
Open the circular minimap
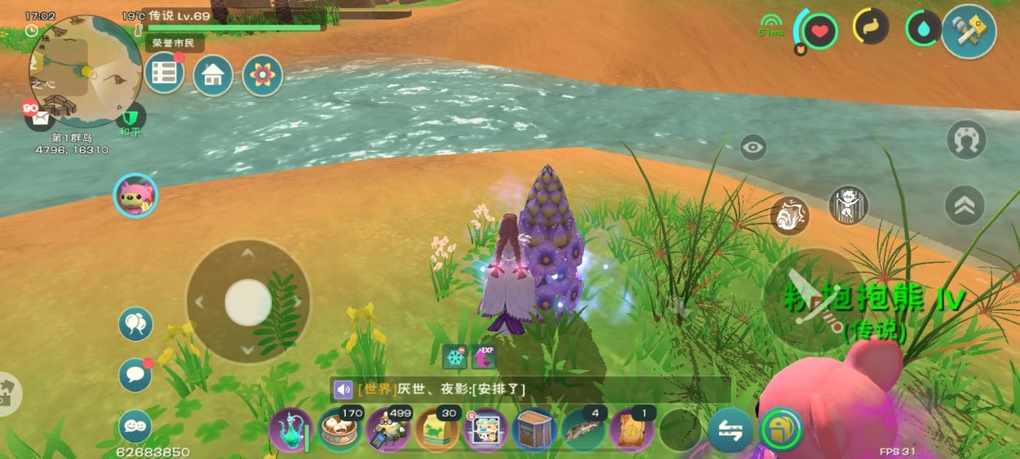(x=84, y=70)
